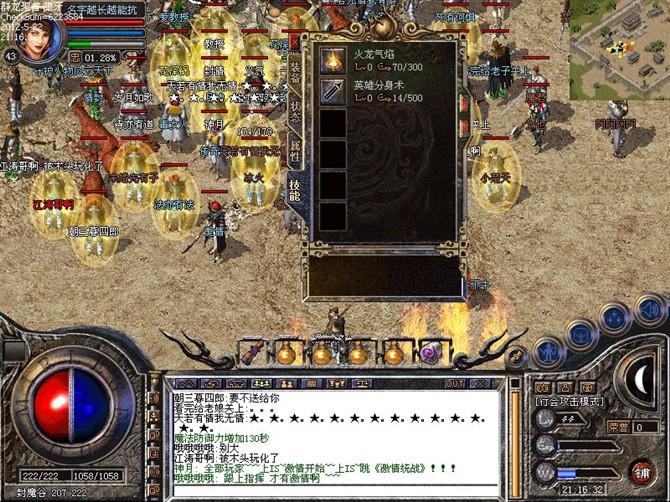Switch to the 装备 equipment tab
The image size is (670, 502).
coord(296,70)
